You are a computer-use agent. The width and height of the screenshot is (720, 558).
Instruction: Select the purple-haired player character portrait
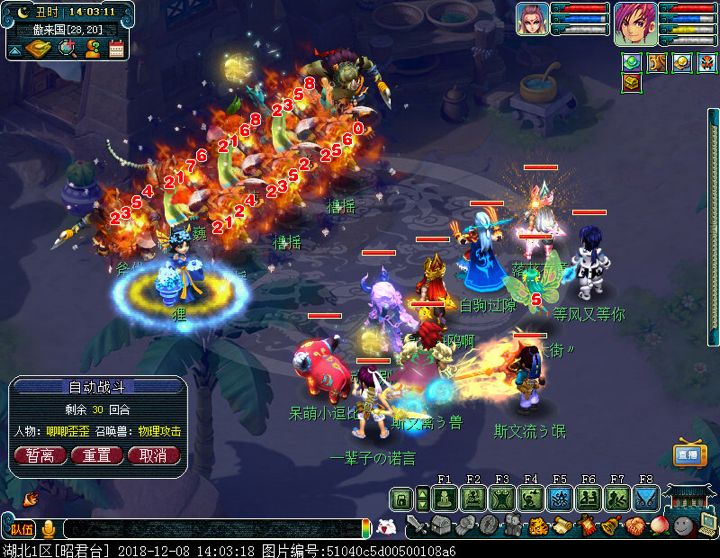[x=633, y=21]
